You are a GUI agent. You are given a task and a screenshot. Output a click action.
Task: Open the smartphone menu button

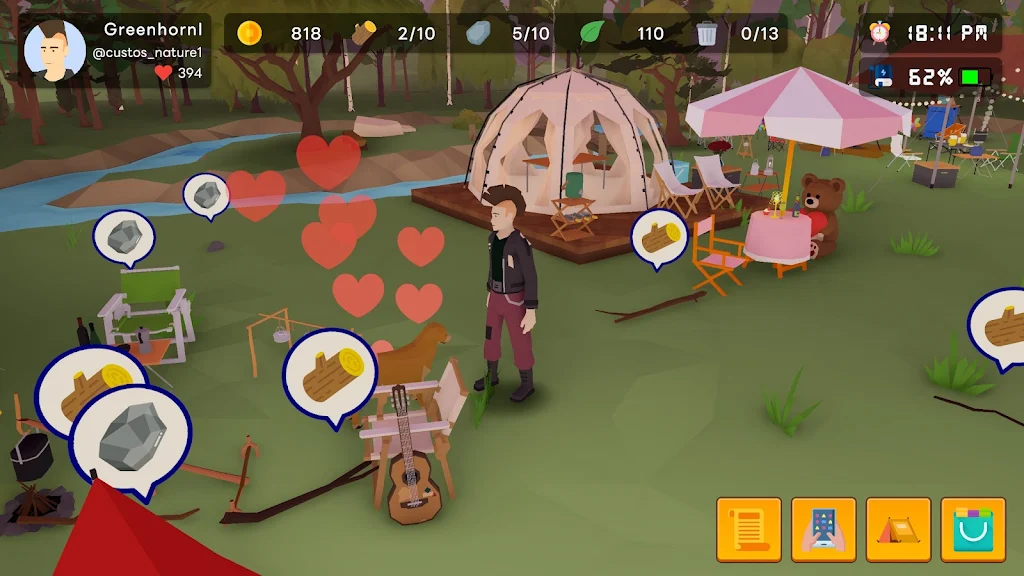point(823,529)
